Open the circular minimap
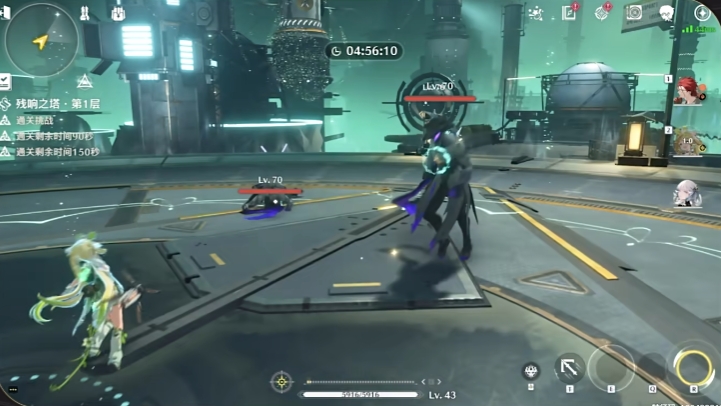 coord(40,40)
